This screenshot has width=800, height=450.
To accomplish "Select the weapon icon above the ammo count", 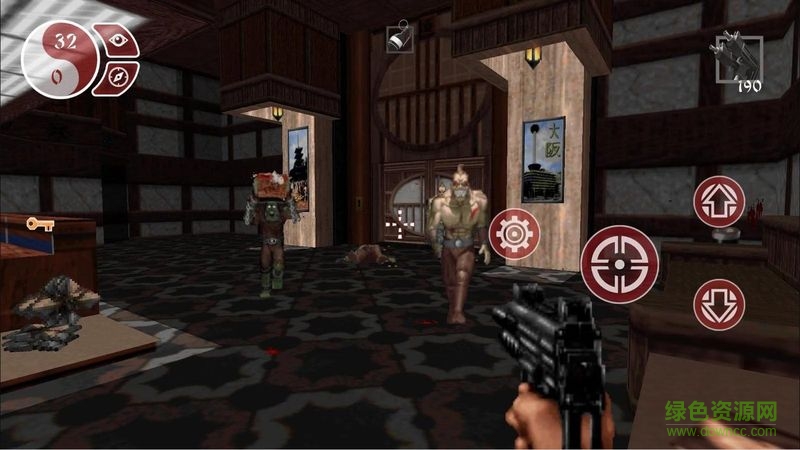I will pos(736,54).
